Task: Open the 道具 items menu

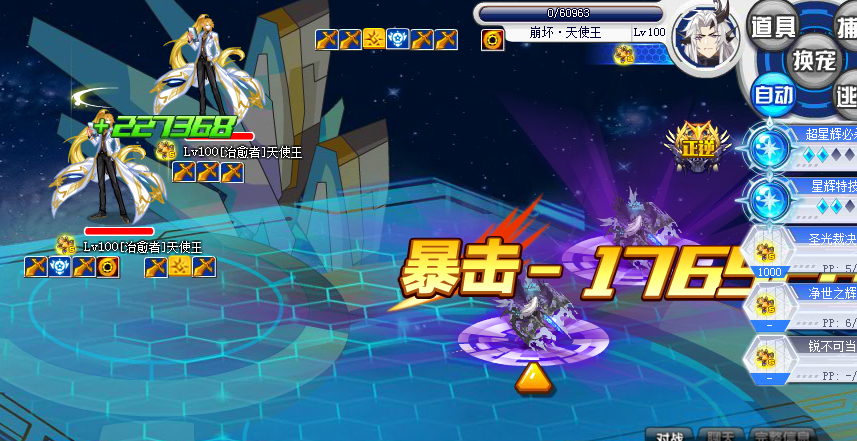Action: point(773,25)
